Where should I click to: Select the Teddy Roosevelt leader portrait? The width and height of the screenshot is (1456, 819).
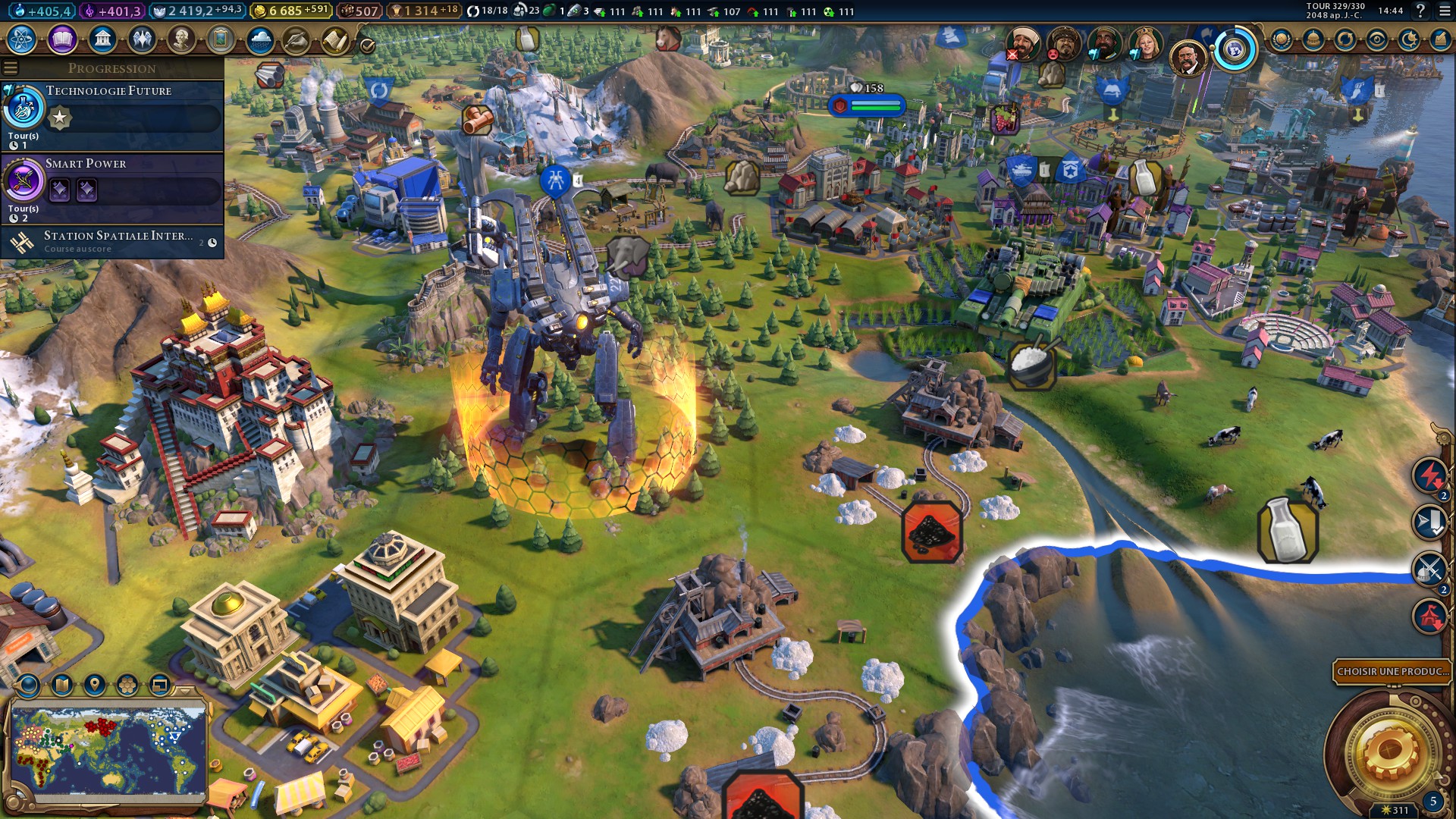[x=1188, y=58]
